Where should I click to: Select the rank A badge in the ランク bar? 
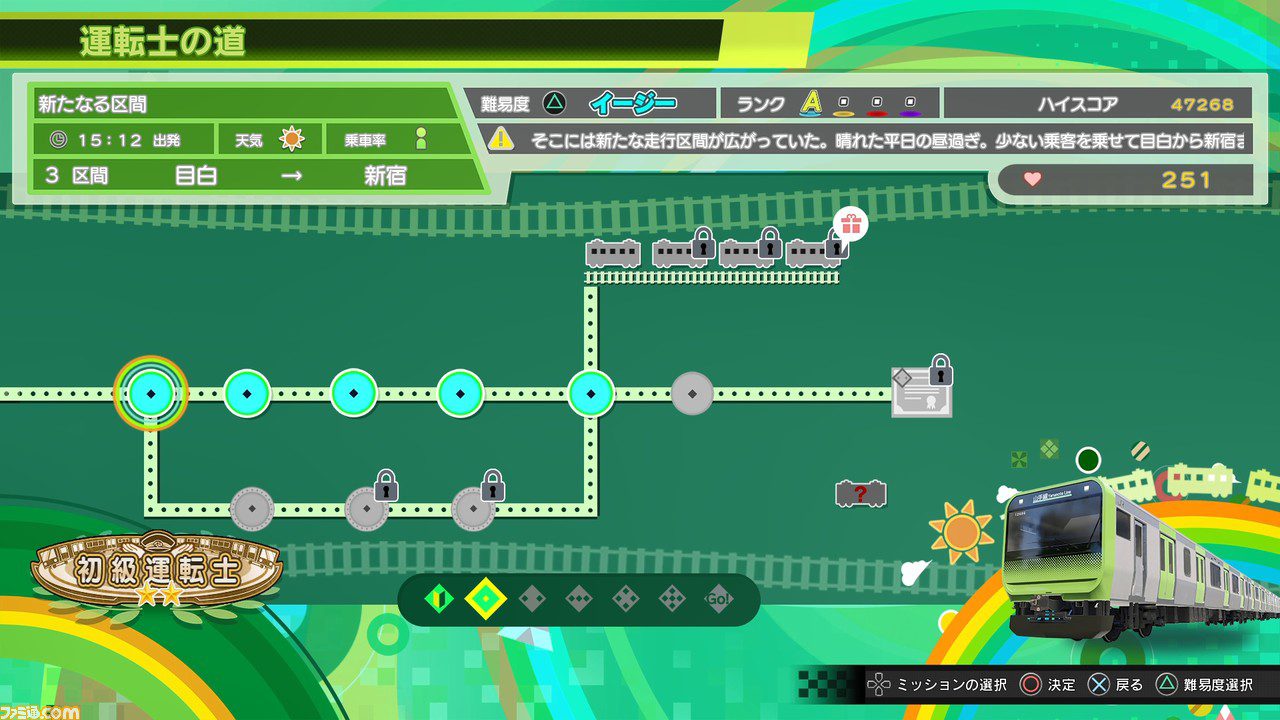coord(810,102)
